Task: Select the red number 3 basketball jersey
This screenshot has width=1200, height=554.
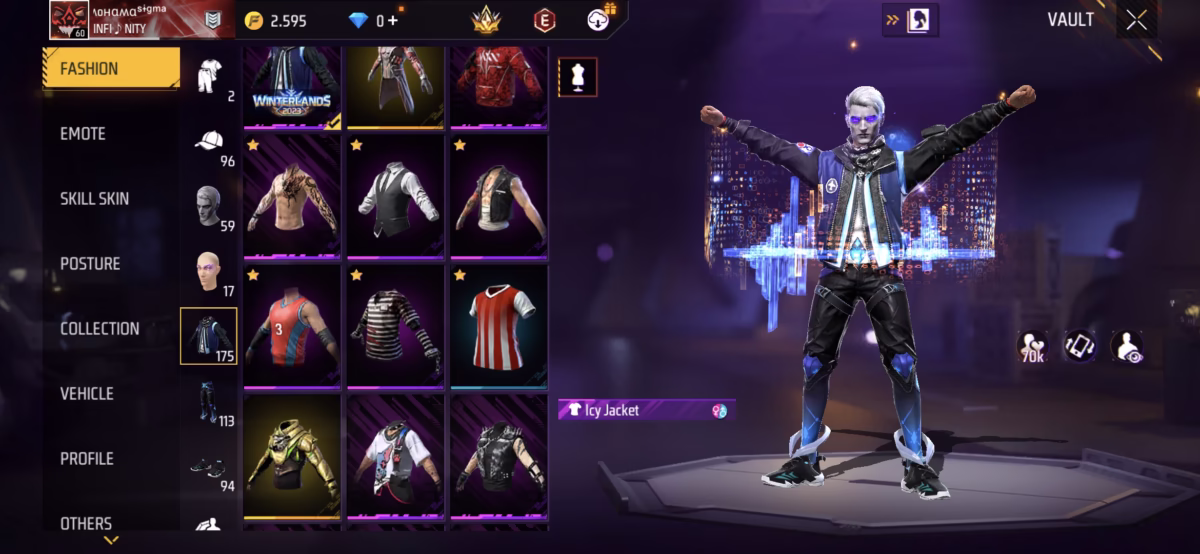Action: click(292, 325)
